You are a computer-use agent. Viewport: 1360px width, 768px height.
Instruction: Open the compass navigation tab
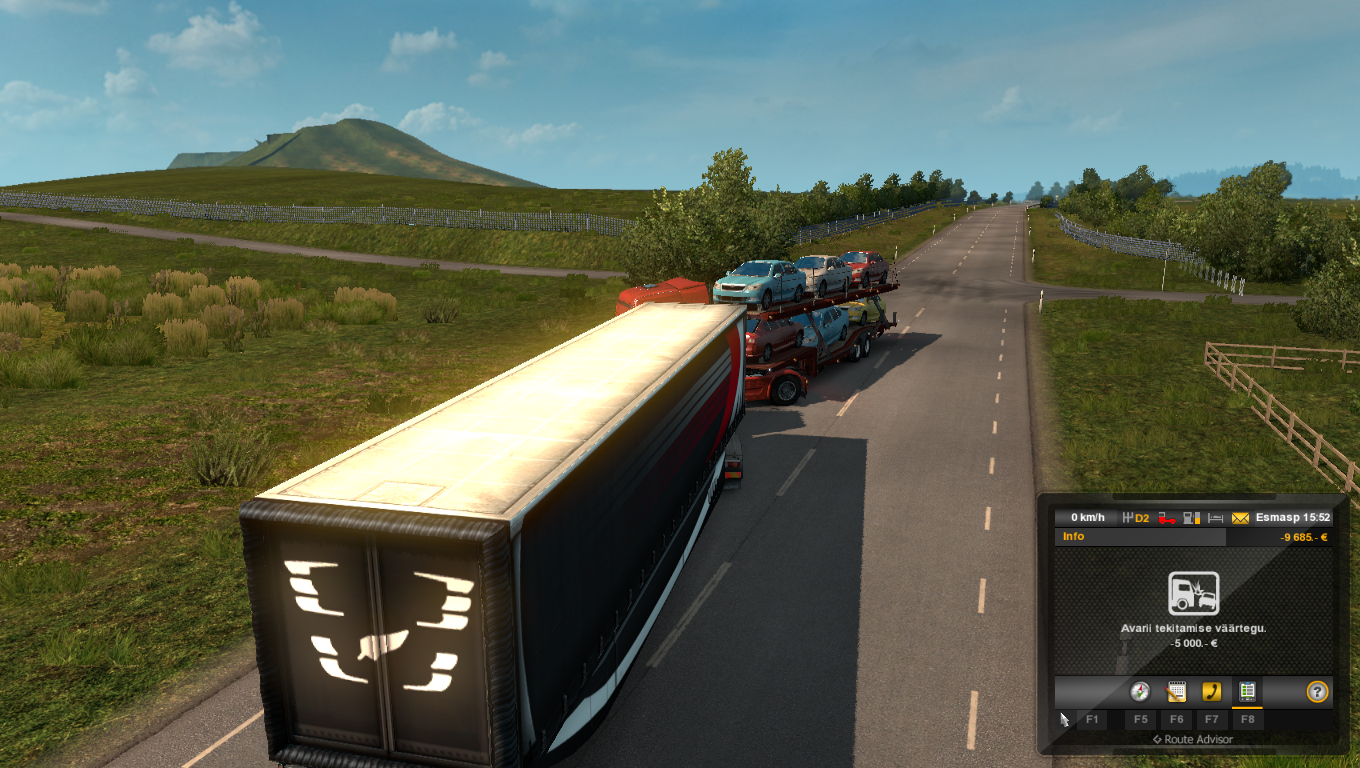[1140, 691]
